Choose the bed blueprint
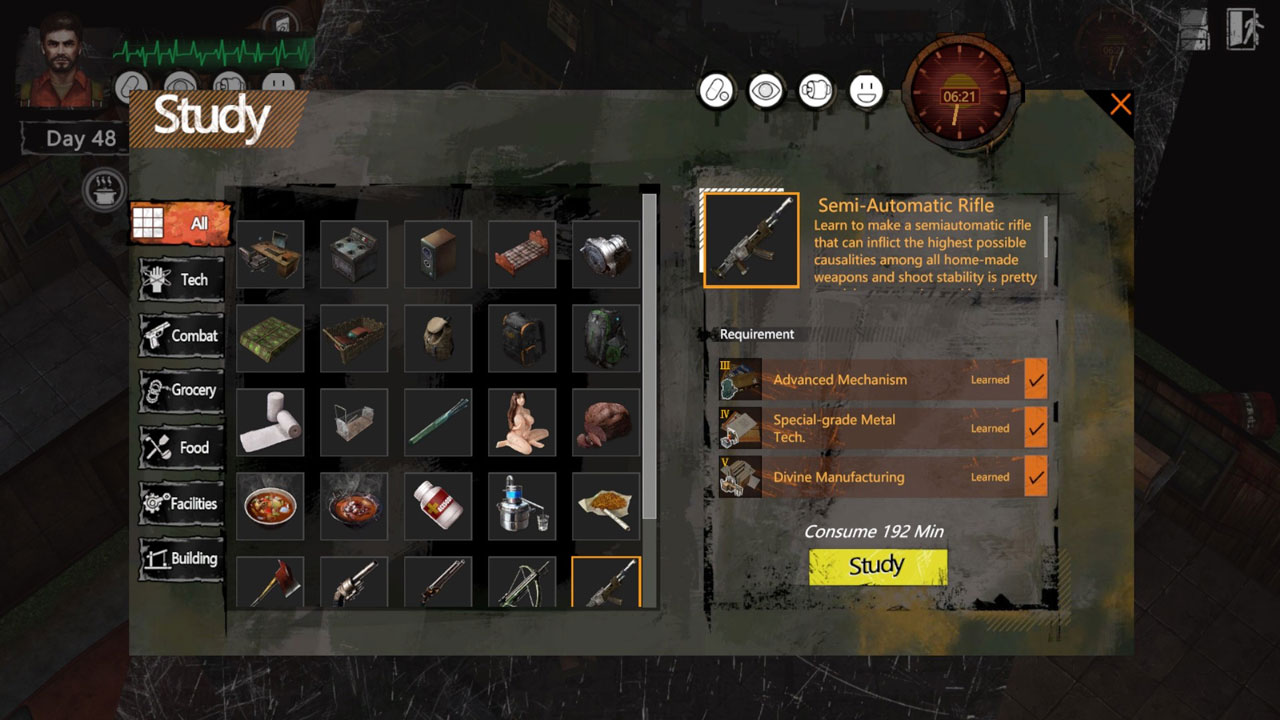Viewport: 1280px width, 720px height. pyautogui.click(x=522, y=255)
